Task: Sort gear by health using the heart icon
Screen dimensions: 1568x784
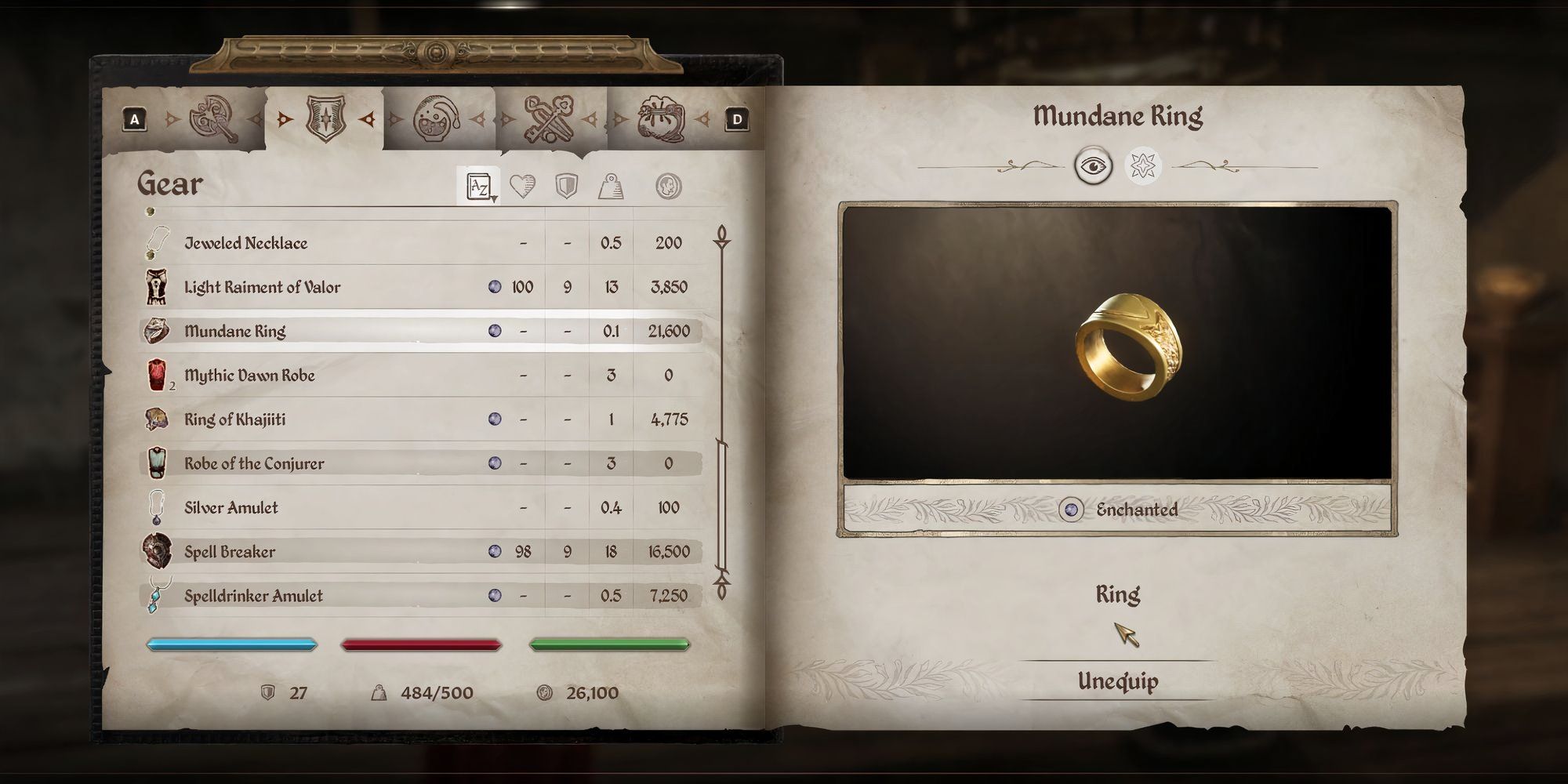Action: 522,185
